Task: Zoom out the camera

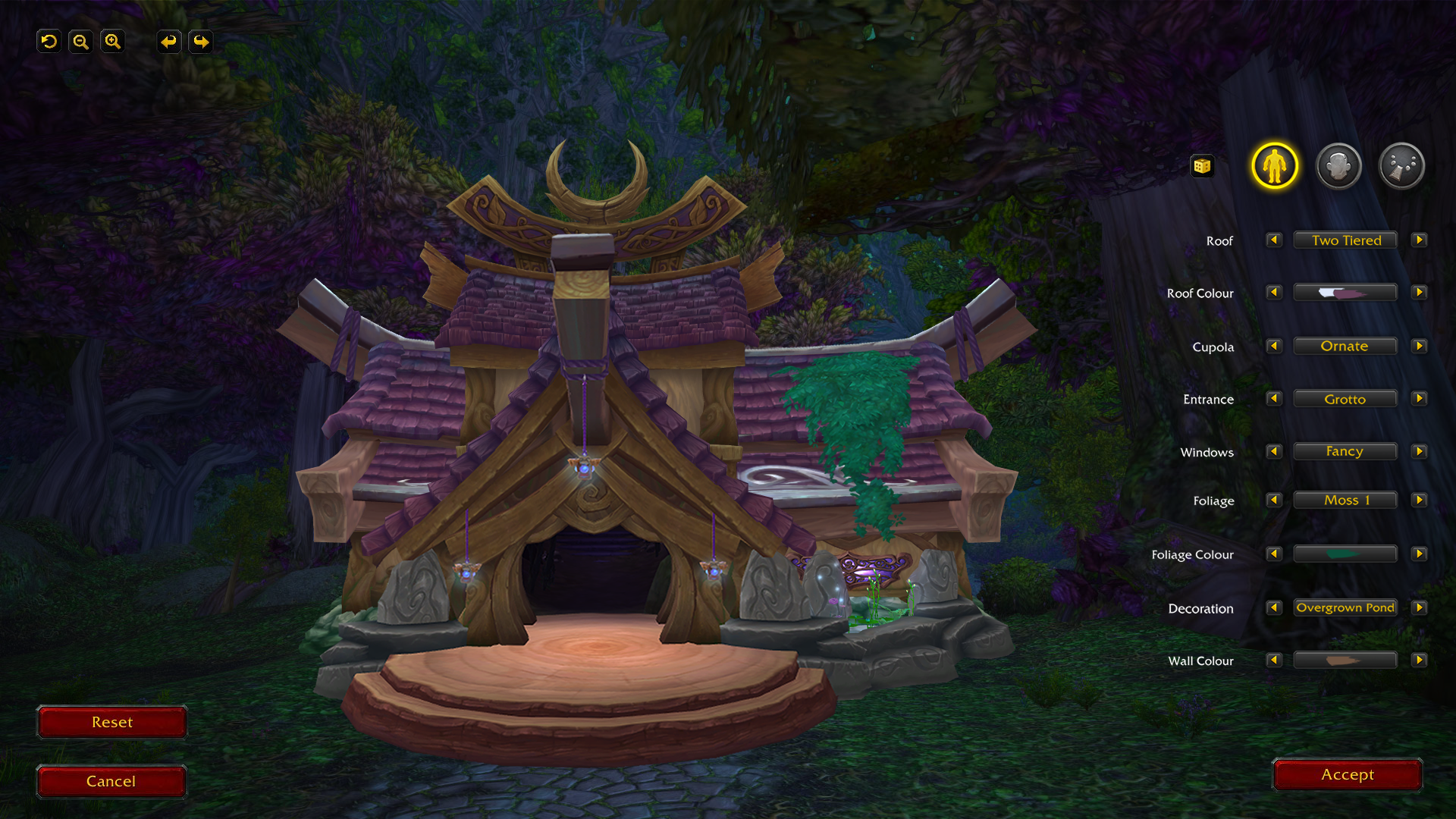Action: pos(80,42)
